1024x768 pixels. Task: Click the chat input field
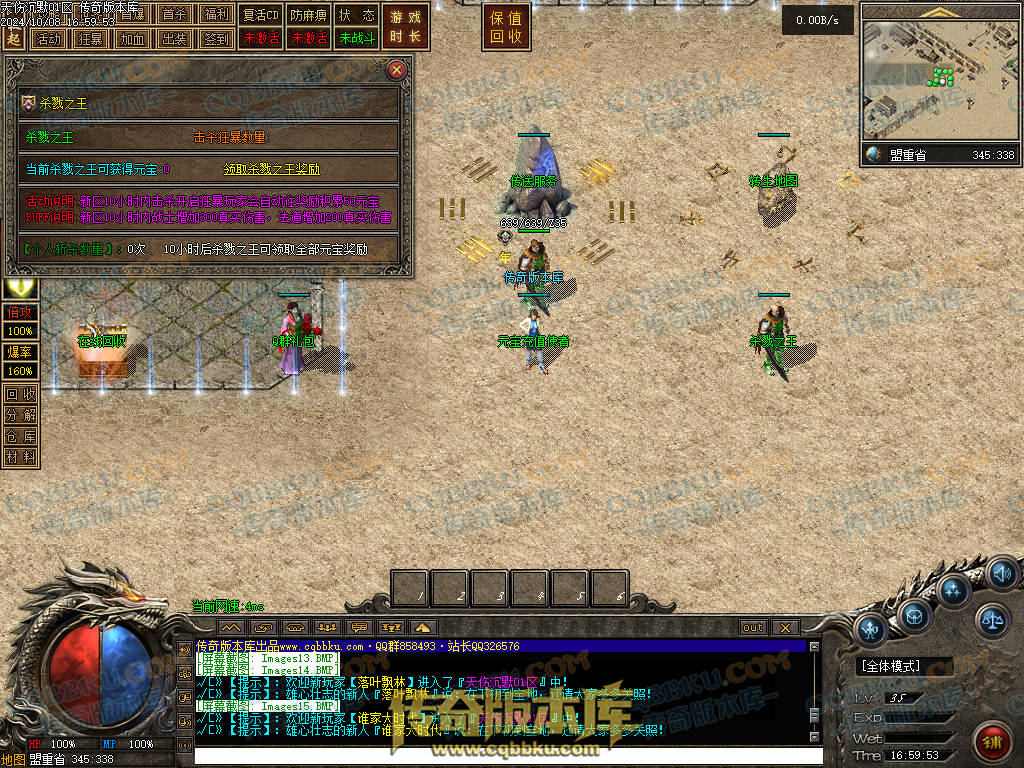500,755
